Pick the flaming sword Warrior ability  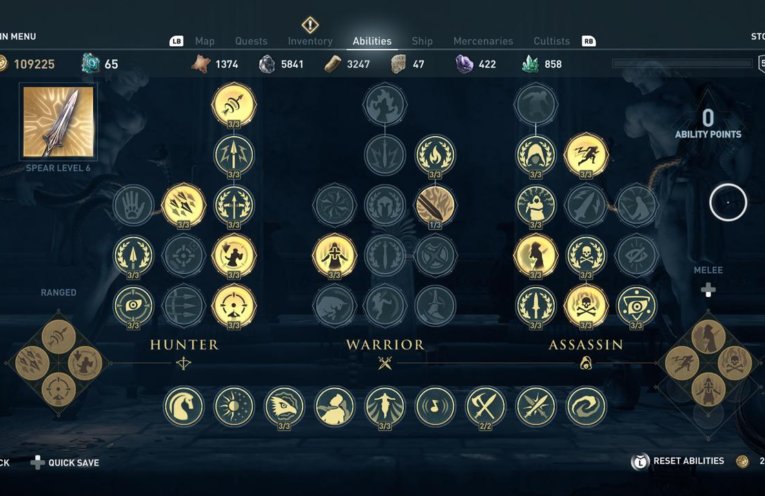click(435, 205)
